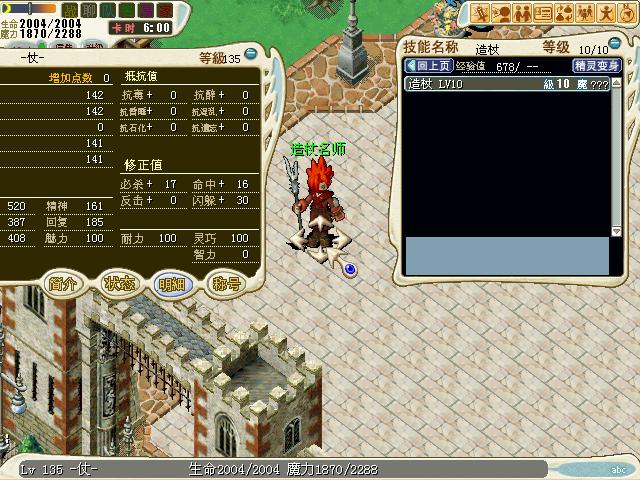The height and width of the screenshot is (480, 640).
Task: Select the 明細 details tab
Action: (172, 283)
